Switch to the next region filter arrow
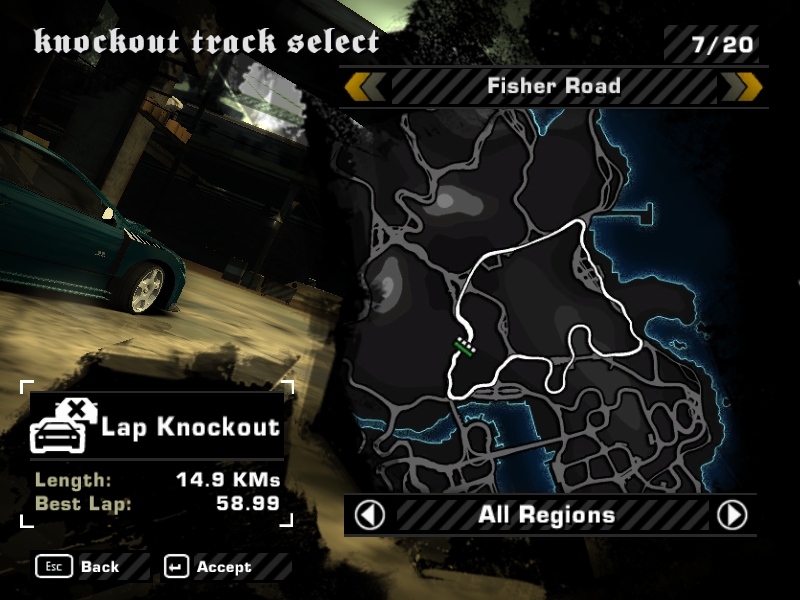Viewport: 800px width, 600px height. tap(732, 515)
